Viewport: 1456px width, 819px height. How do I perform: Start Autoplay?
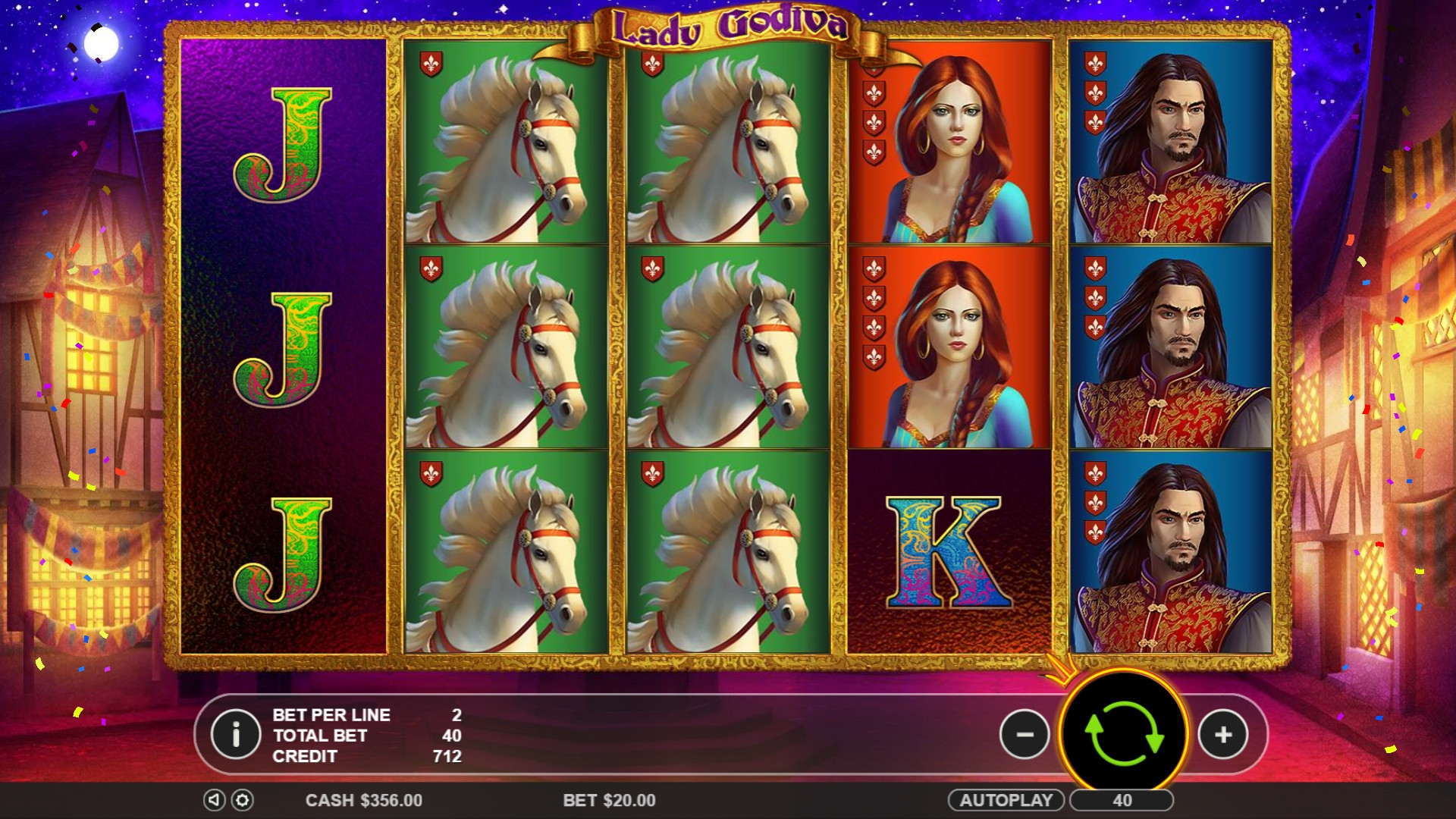click(x=1006, y=800)
